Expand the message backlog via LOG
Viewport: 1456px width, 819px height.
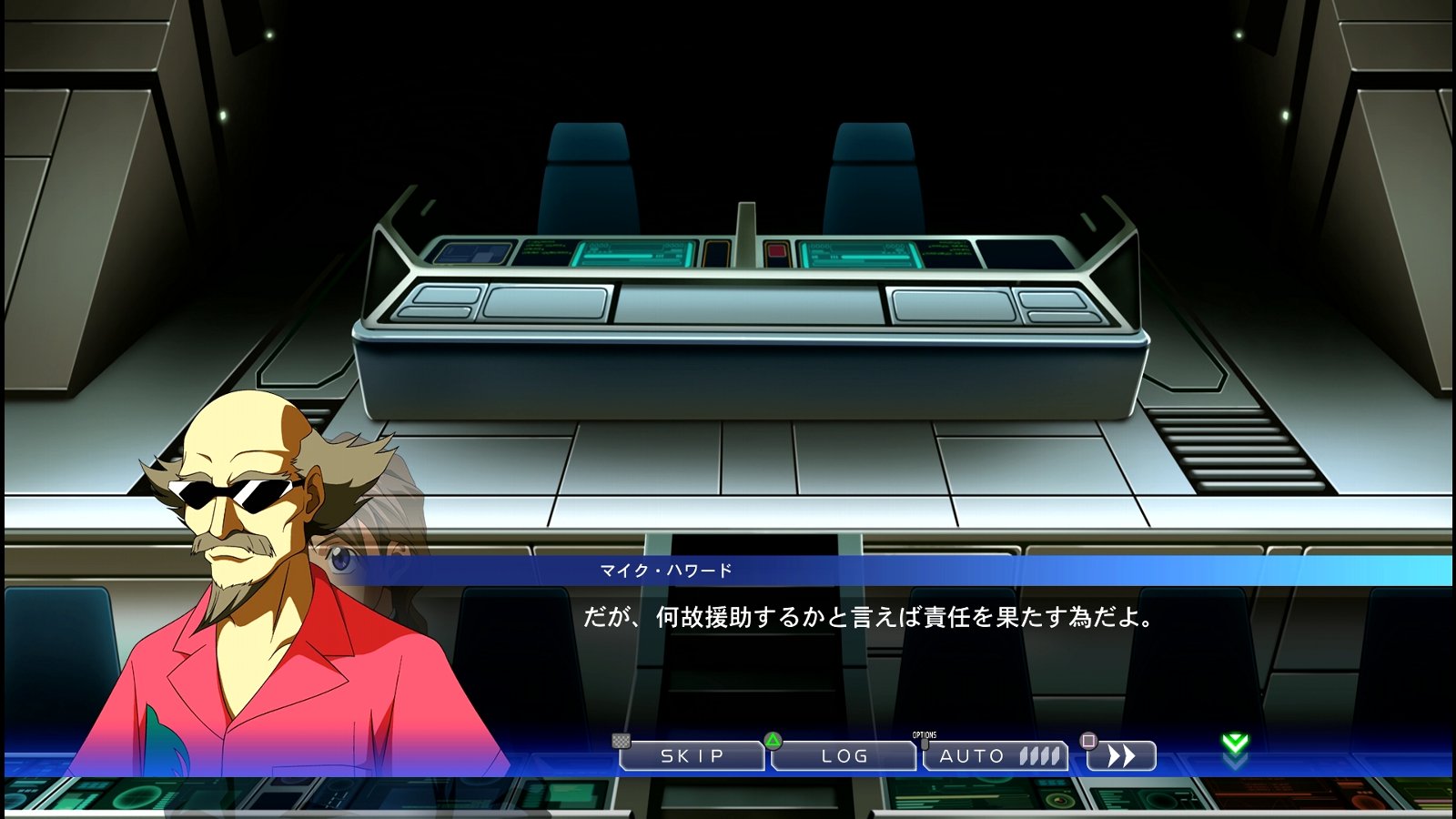click(x=846, y=756)
